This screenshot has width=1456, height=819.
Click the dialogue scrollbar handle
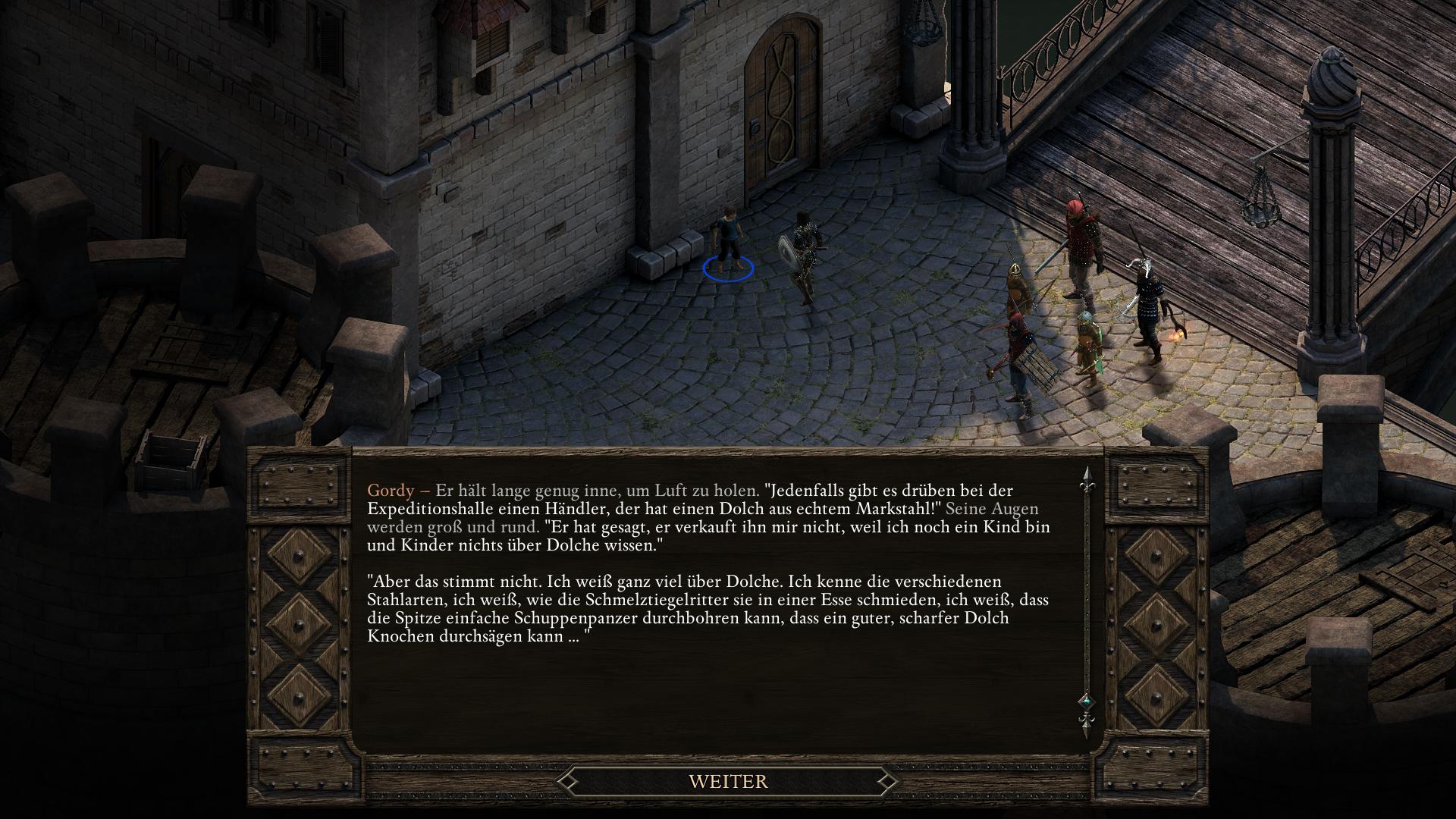tap(1086, 701)
